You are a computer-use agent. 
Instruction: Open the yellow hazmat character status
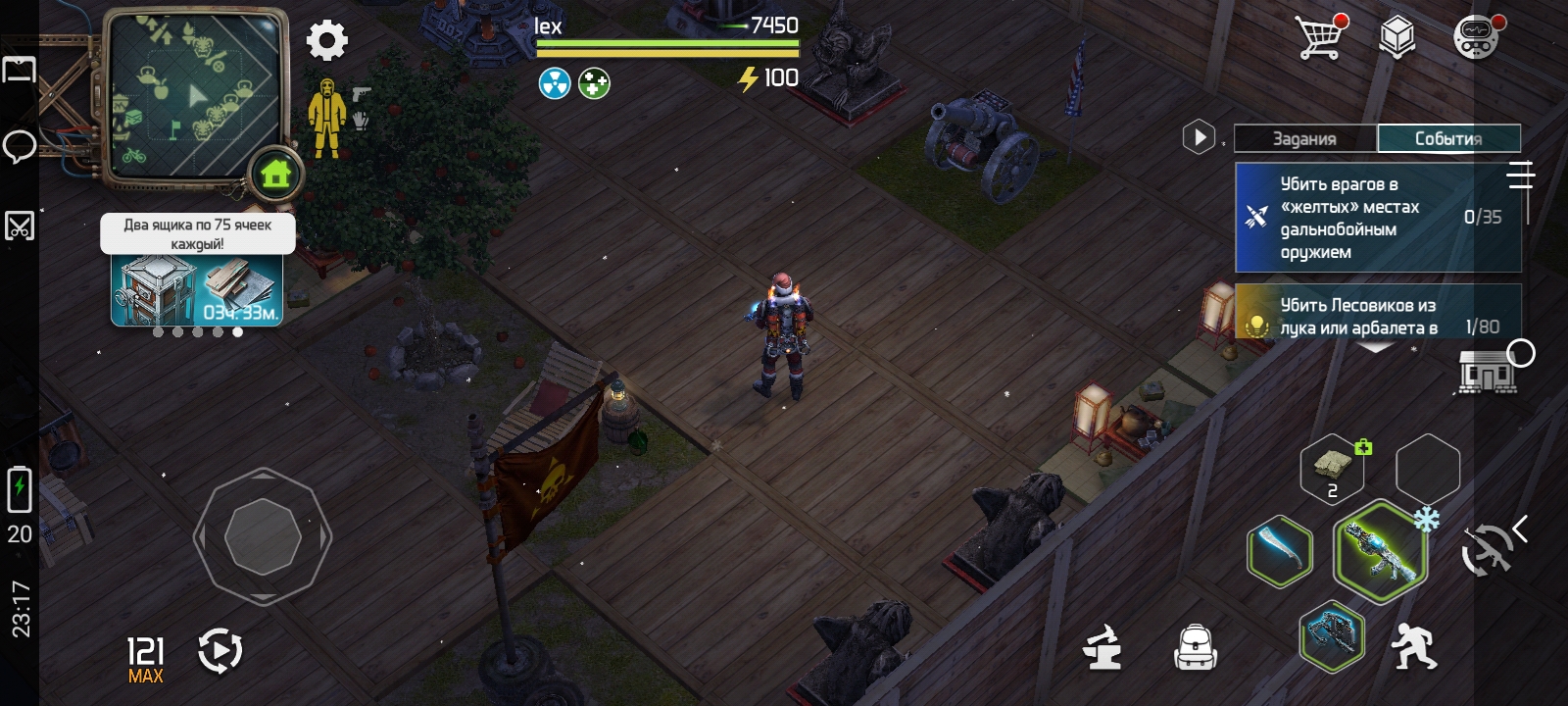(326, 118)
